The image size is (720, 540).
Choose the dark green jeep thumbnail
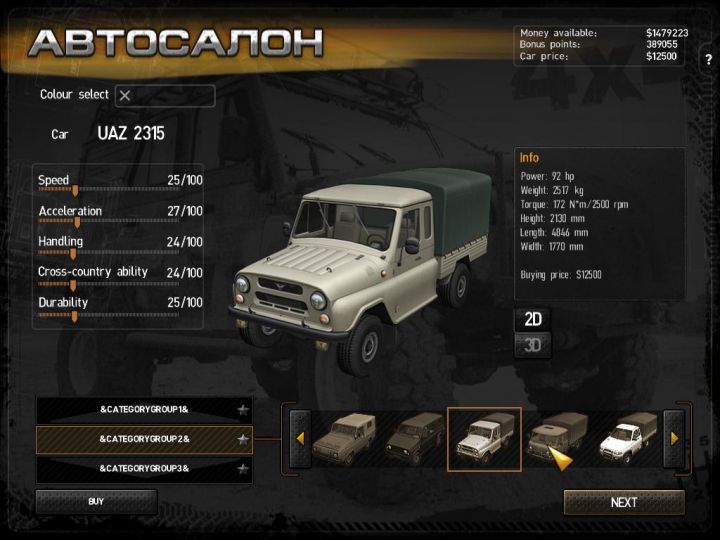413,438
